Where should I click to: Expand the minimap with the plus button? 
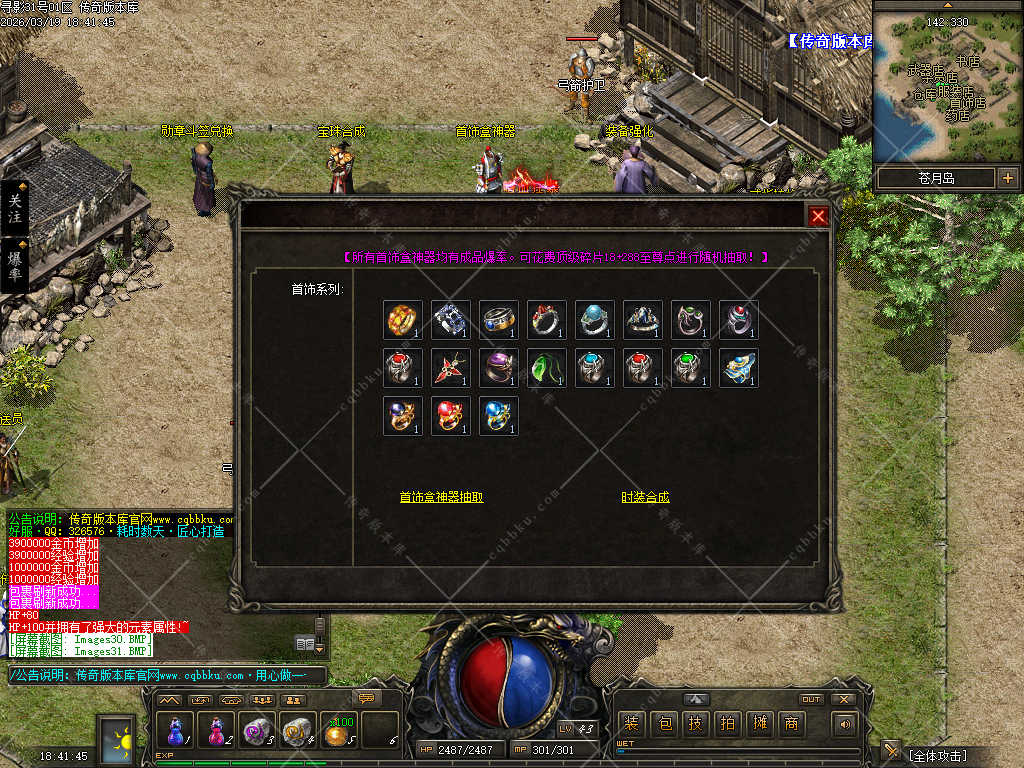click(x=1007, y=178)
